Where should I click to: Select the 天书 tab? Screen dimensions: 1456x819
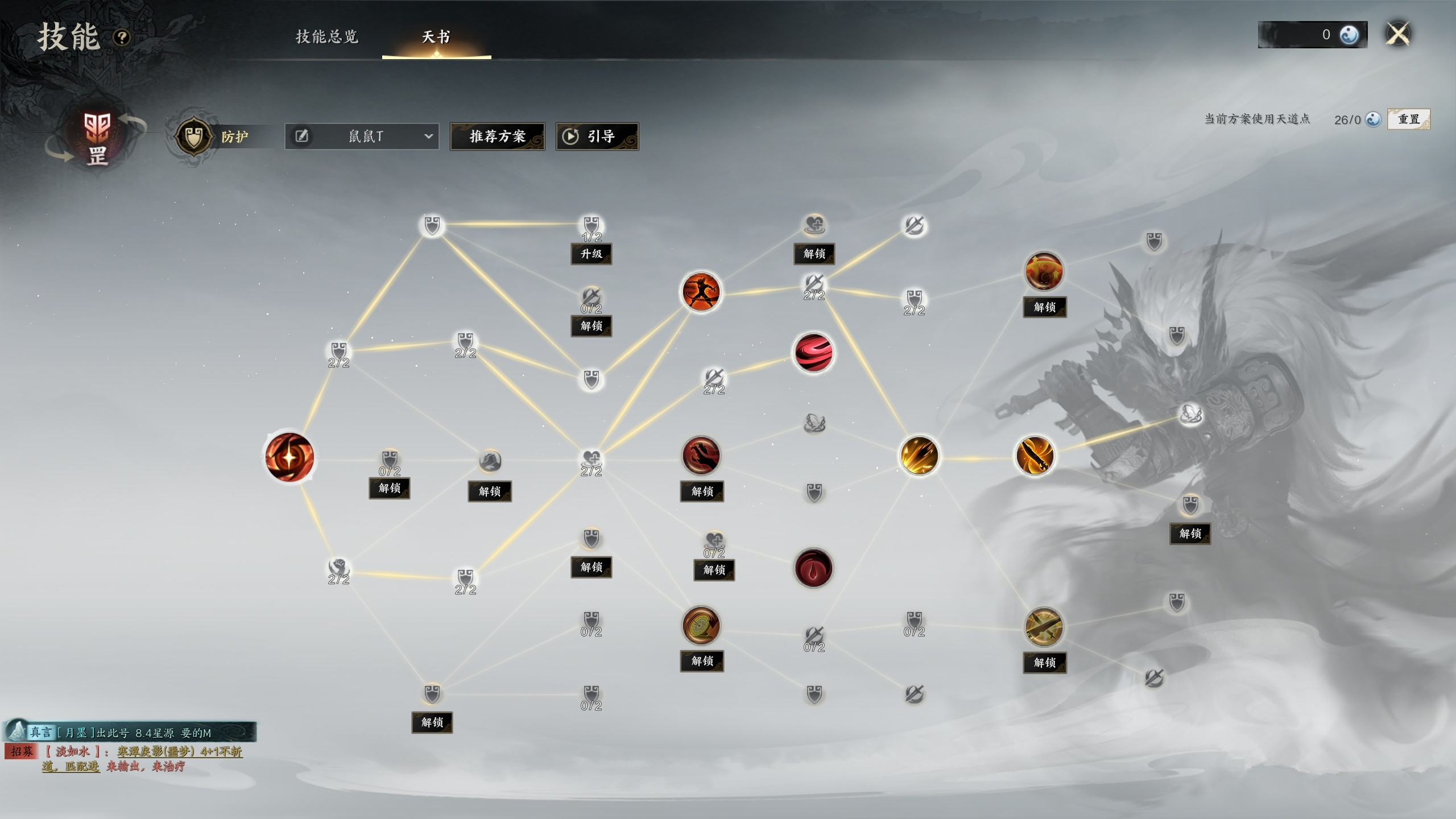pos(436,37)
